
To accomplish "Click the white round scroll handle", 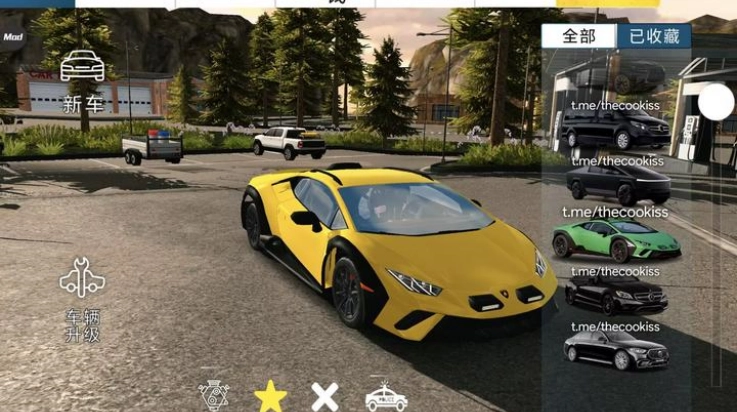I will pos(716,102).
